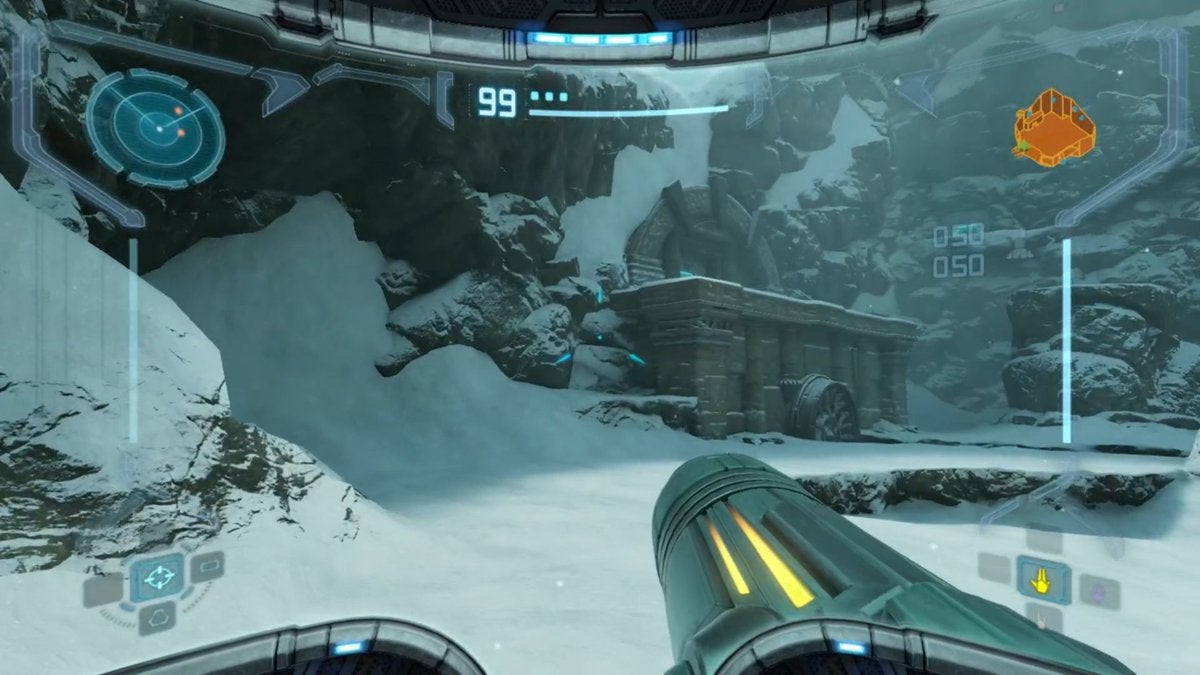The height and width of the screenshot is (675, 1200).
Task: Switch to the purple hand beam slot
Action: coord(1097,591)
